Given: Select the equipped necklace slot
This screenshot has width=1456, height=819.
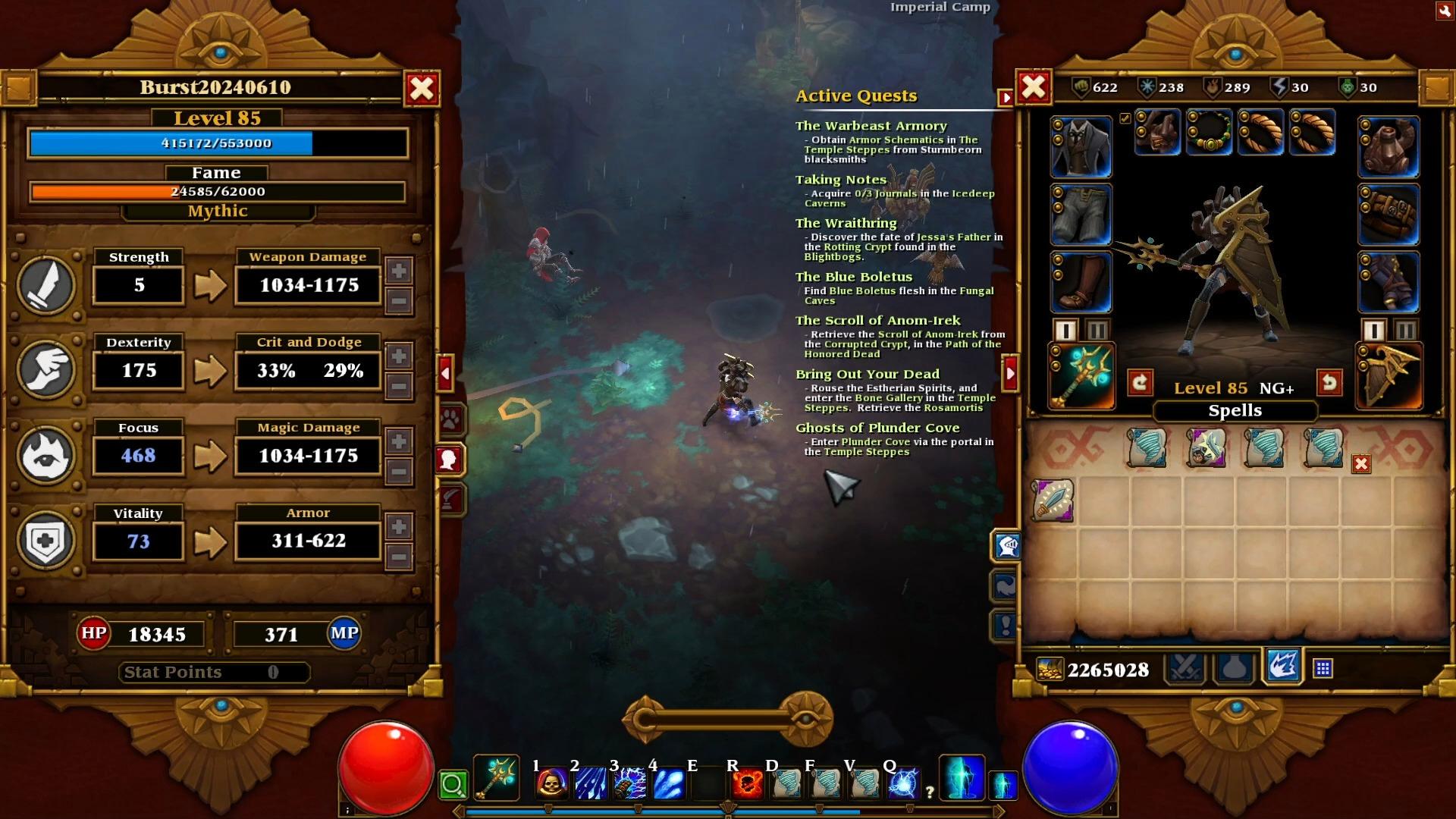Looking at the screenshot, I should click(1208, 132).
